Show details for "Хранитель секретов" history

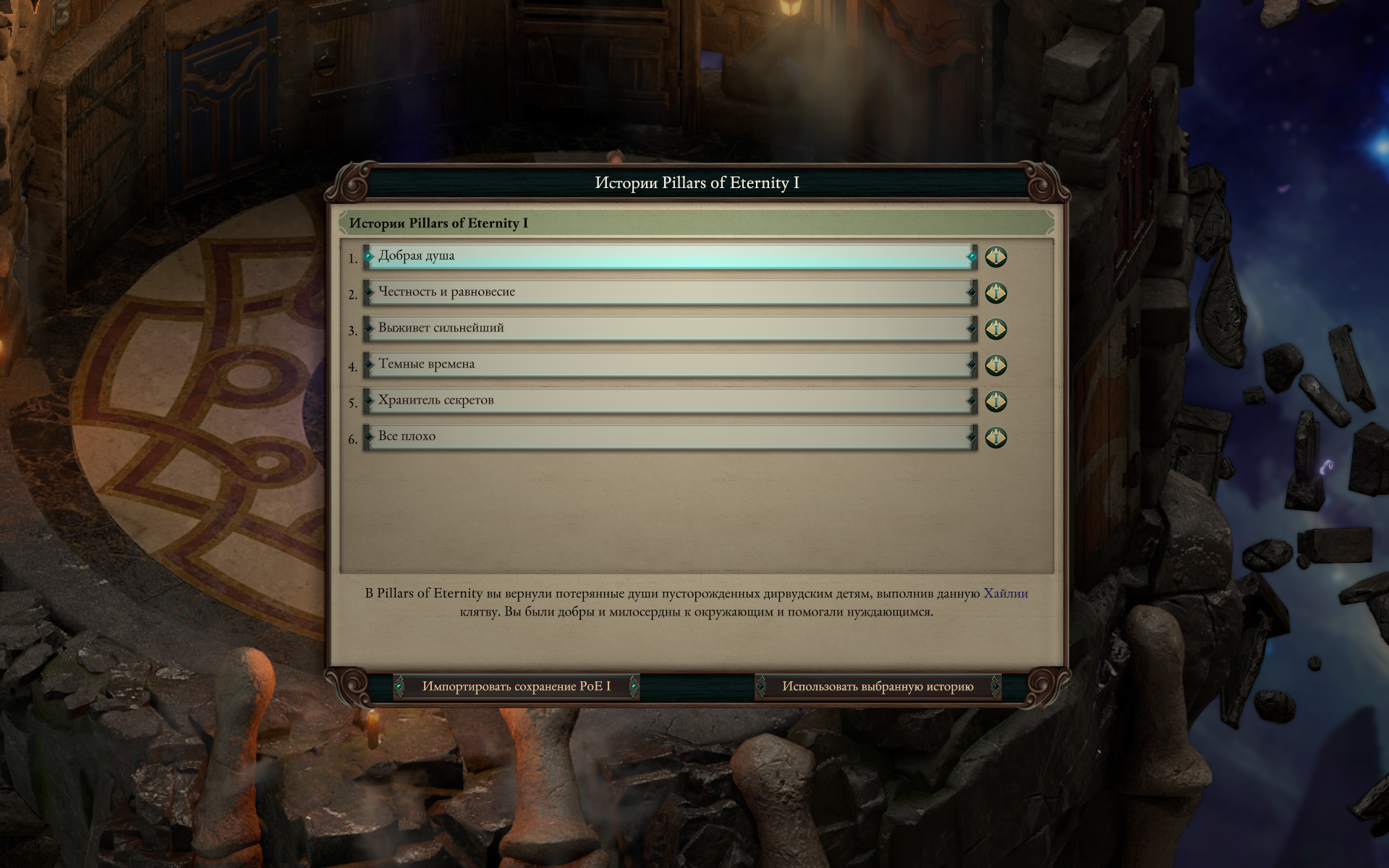tap(996, 401)
